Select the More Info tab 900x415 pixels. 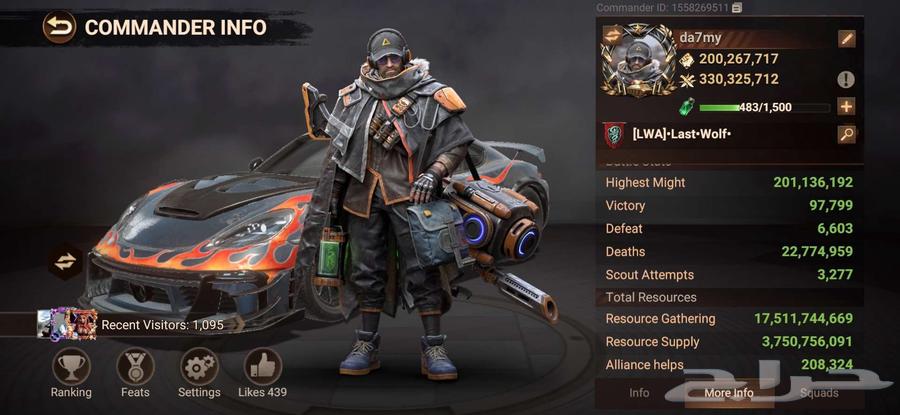pyautogui.click(x=728, y=393)
